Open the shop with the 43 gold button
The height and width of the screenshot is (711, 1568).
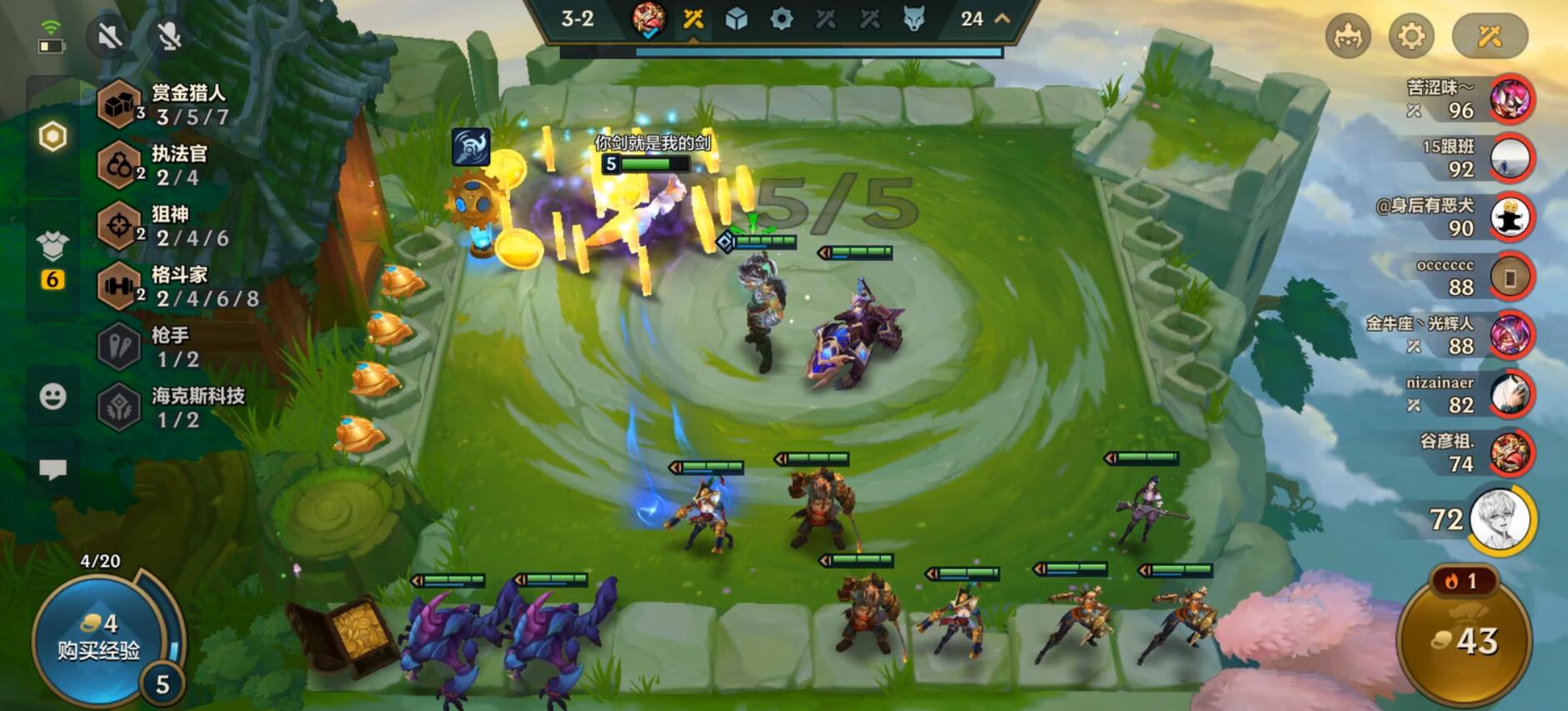click(x=1465, y=640)
